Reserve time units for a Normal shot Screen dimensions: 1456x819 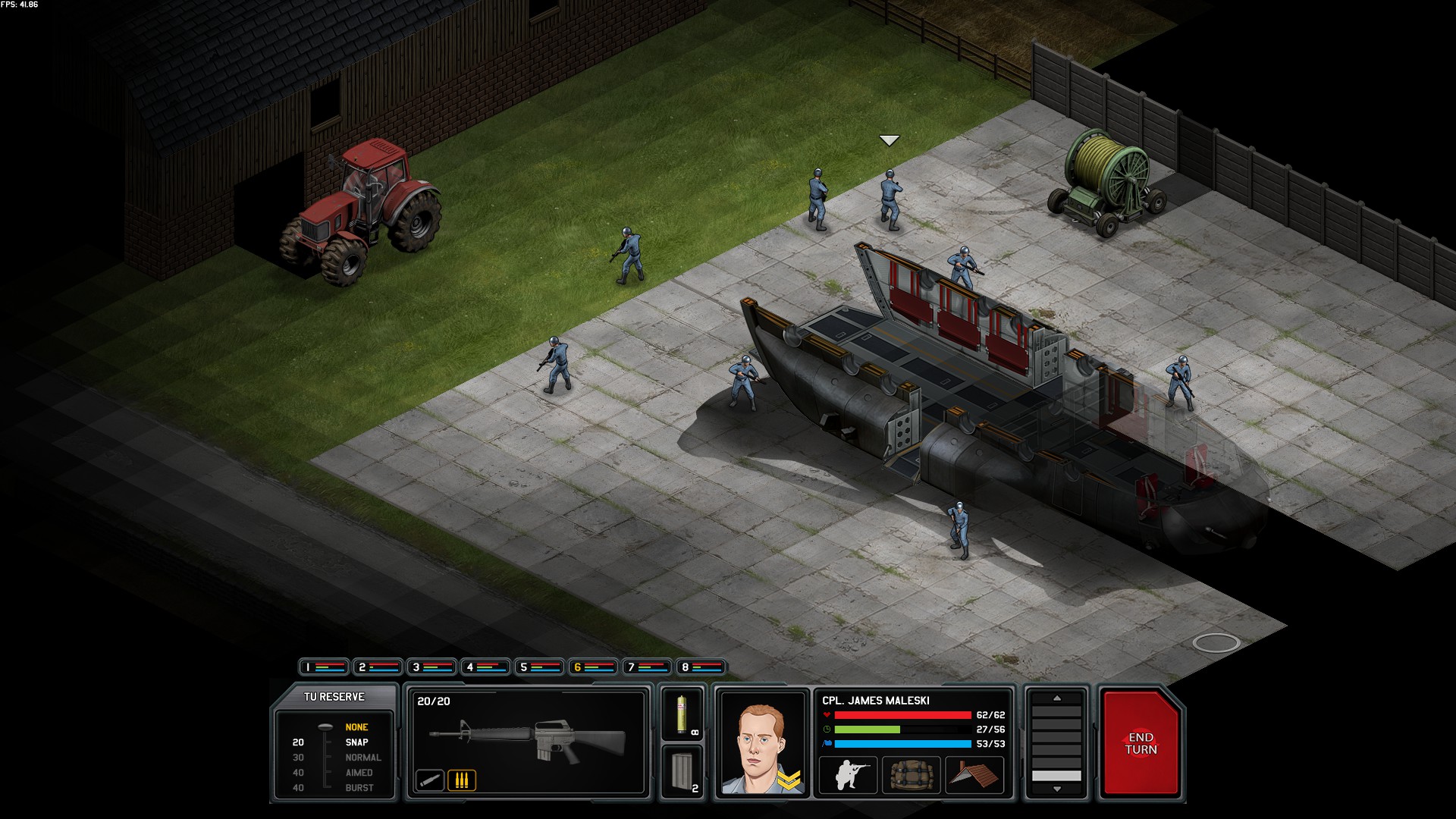pos(362,758)
